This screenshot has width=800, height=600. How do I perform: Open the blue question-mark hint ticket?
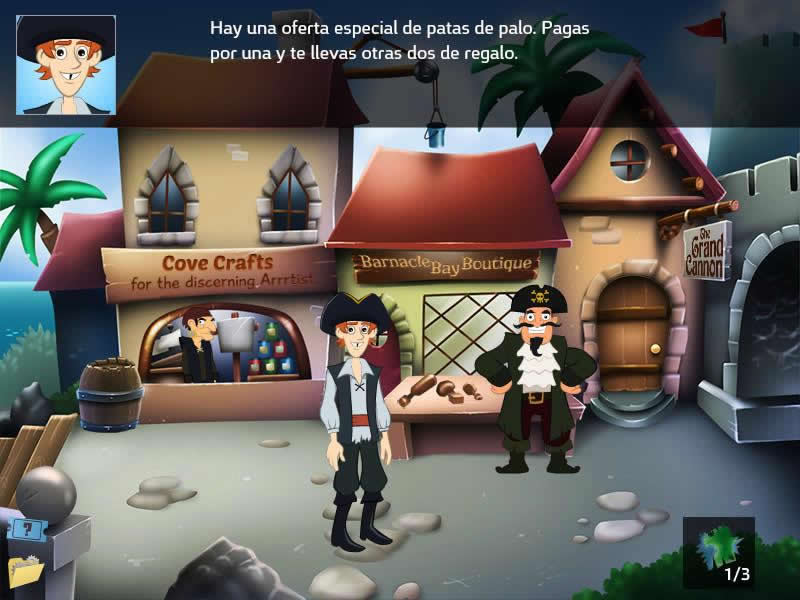(27, 530)
